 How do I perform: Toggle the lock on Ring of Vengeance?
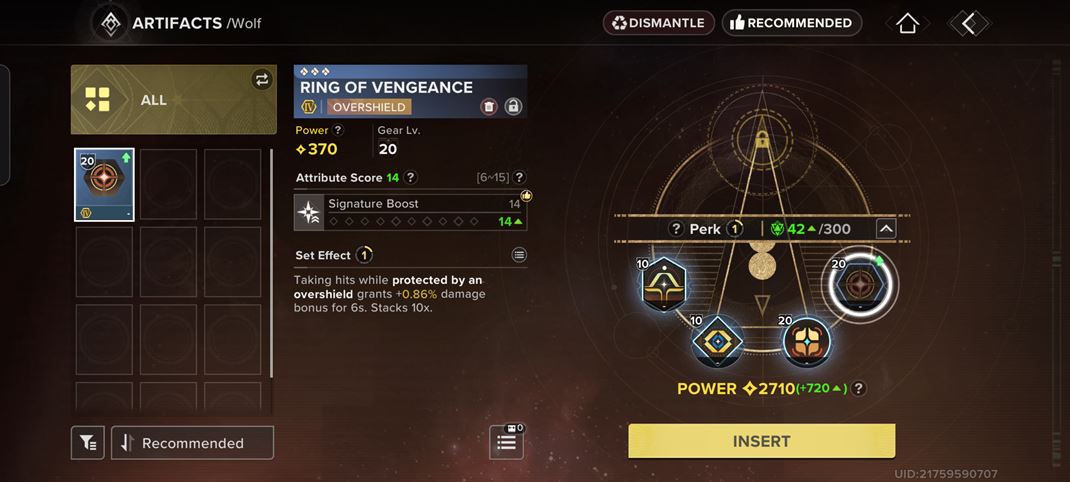[513, 107]
